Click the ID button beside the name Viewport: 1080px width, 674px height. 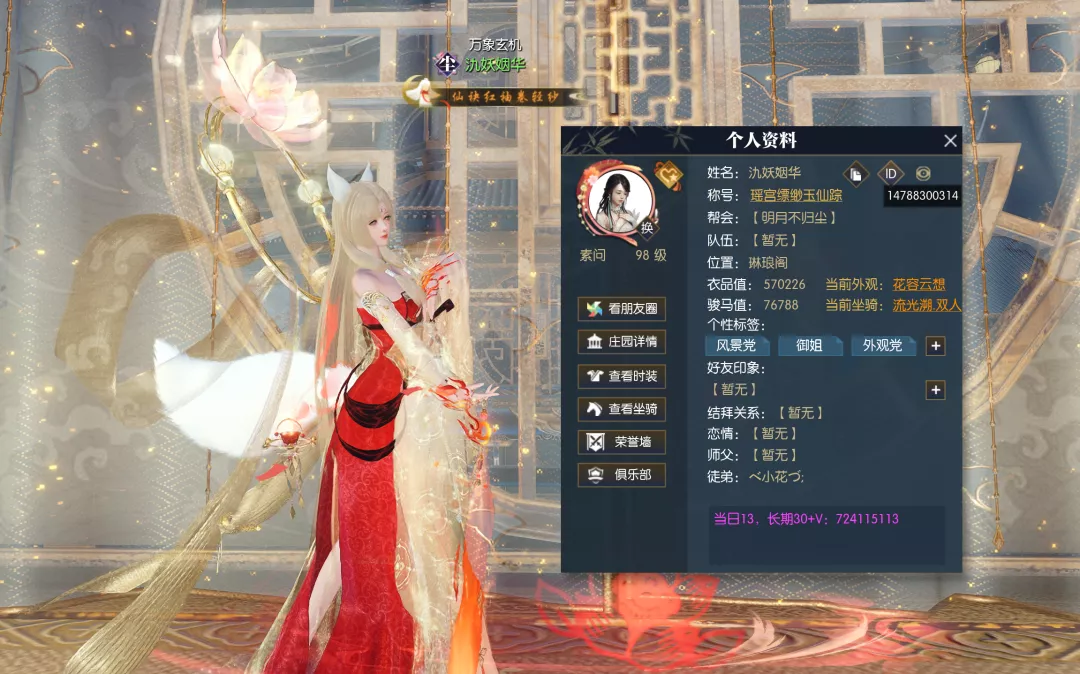[x=890, y=173]
